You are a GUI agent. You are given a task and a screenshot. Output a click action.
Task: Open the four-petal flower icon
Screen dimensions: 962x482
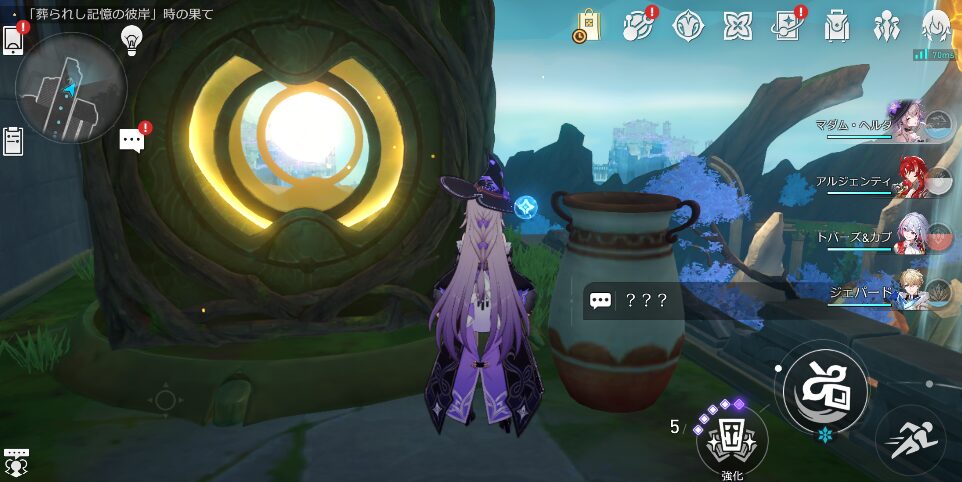[x=737, y=26]
